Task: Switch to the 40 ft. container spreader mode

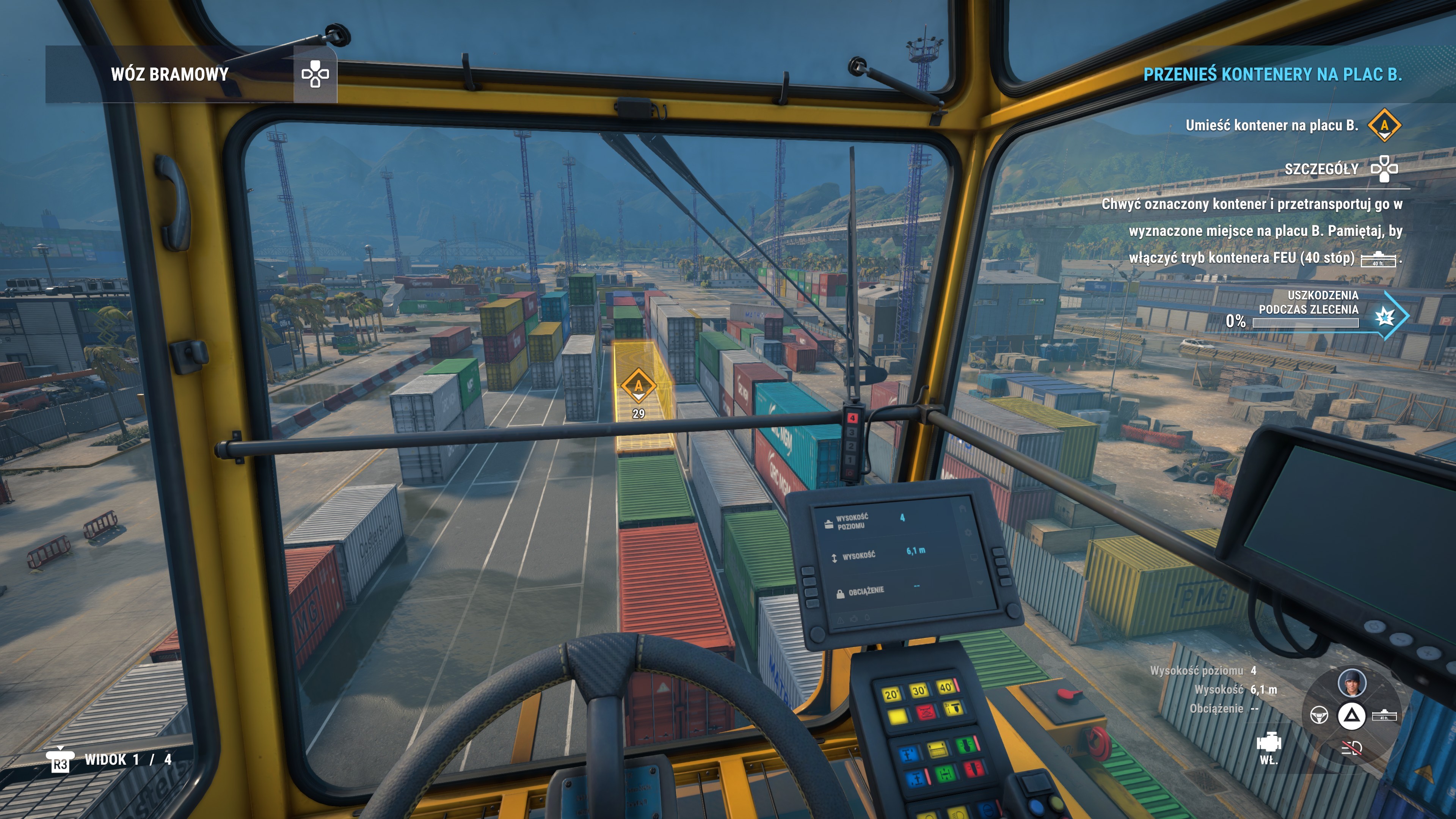Action: (1384, 715)
